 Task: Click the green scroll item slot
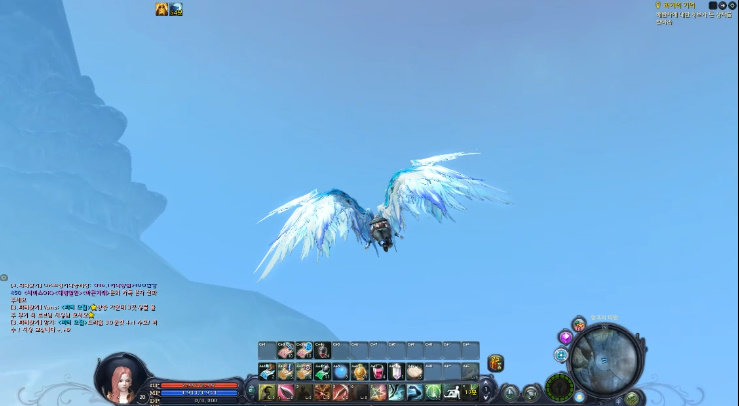[x=322, y=371]
